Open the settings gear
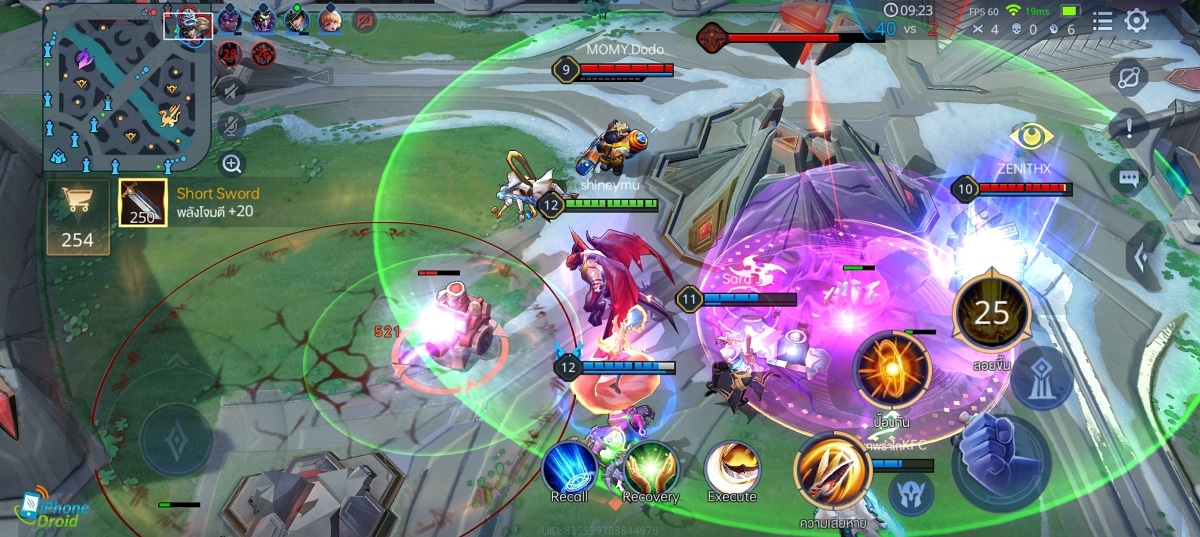The width and height of the screenshot is (1200, 537). (1137, 21)
